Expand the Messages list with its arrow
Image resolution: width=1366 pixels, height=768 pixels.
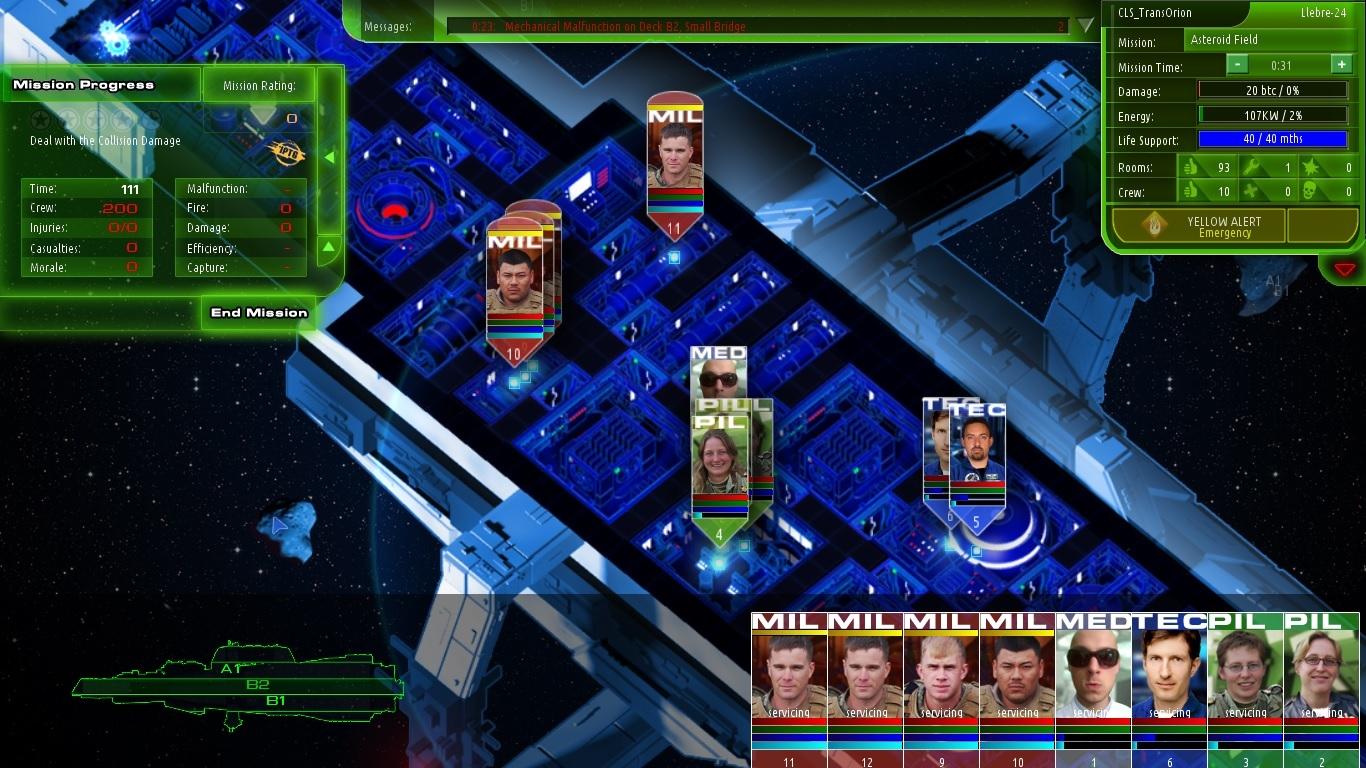1084,27
